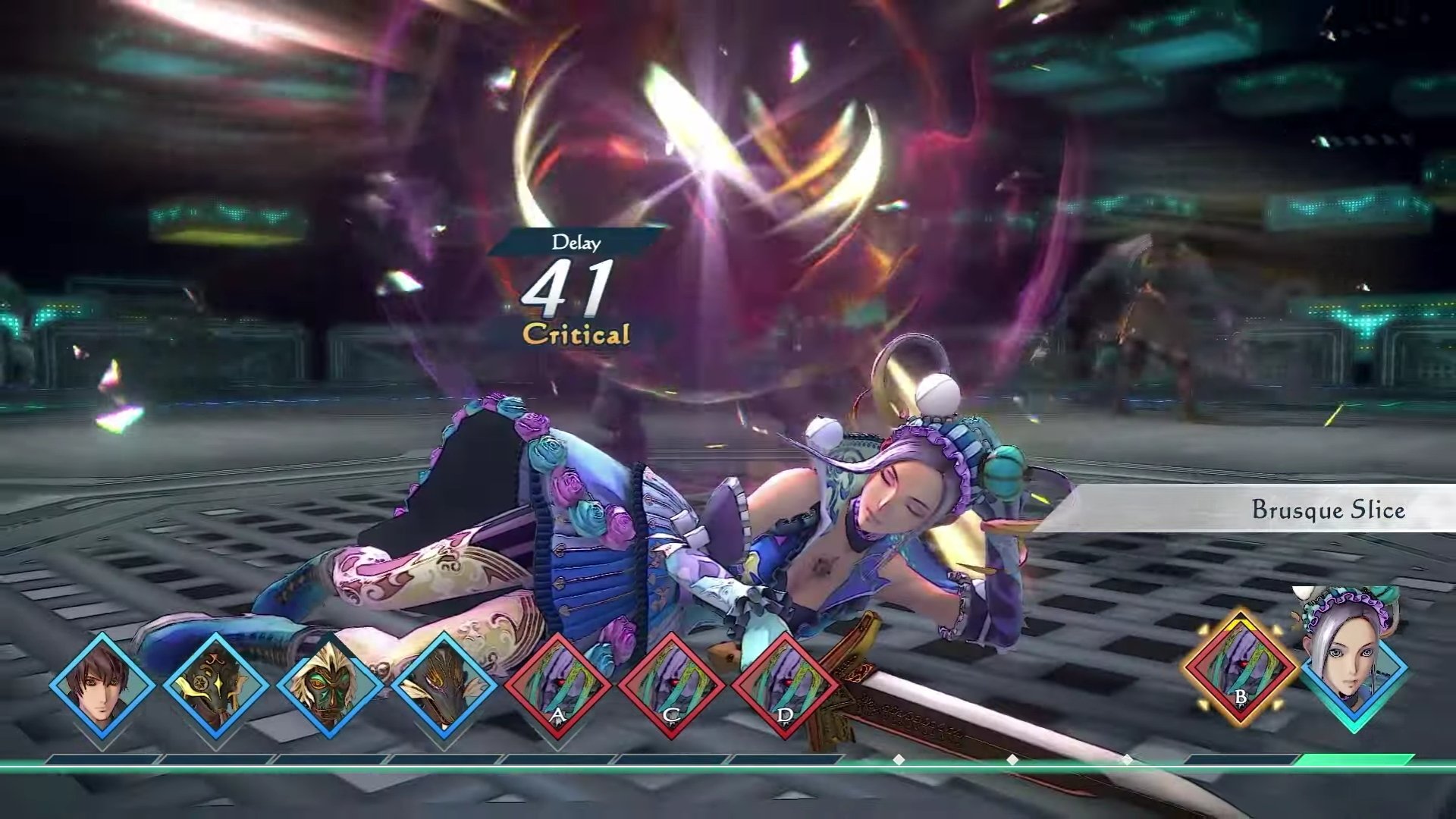The height and width of the screenshot is (819, 1456).
Task: Target enemy A in the turn order
Action: pos(557,685)
